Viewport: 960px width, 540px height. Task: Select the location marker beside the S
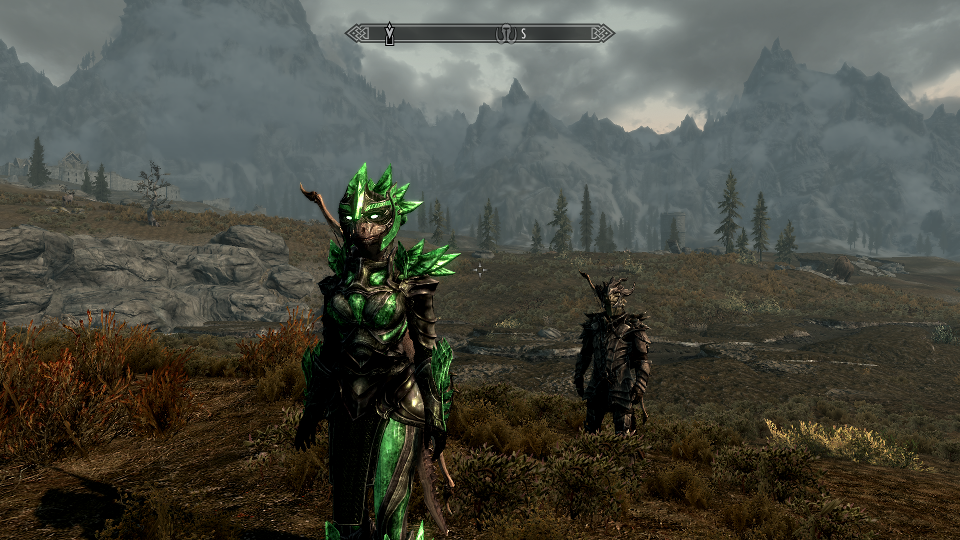pyautogui.click(x=505, y=34)
